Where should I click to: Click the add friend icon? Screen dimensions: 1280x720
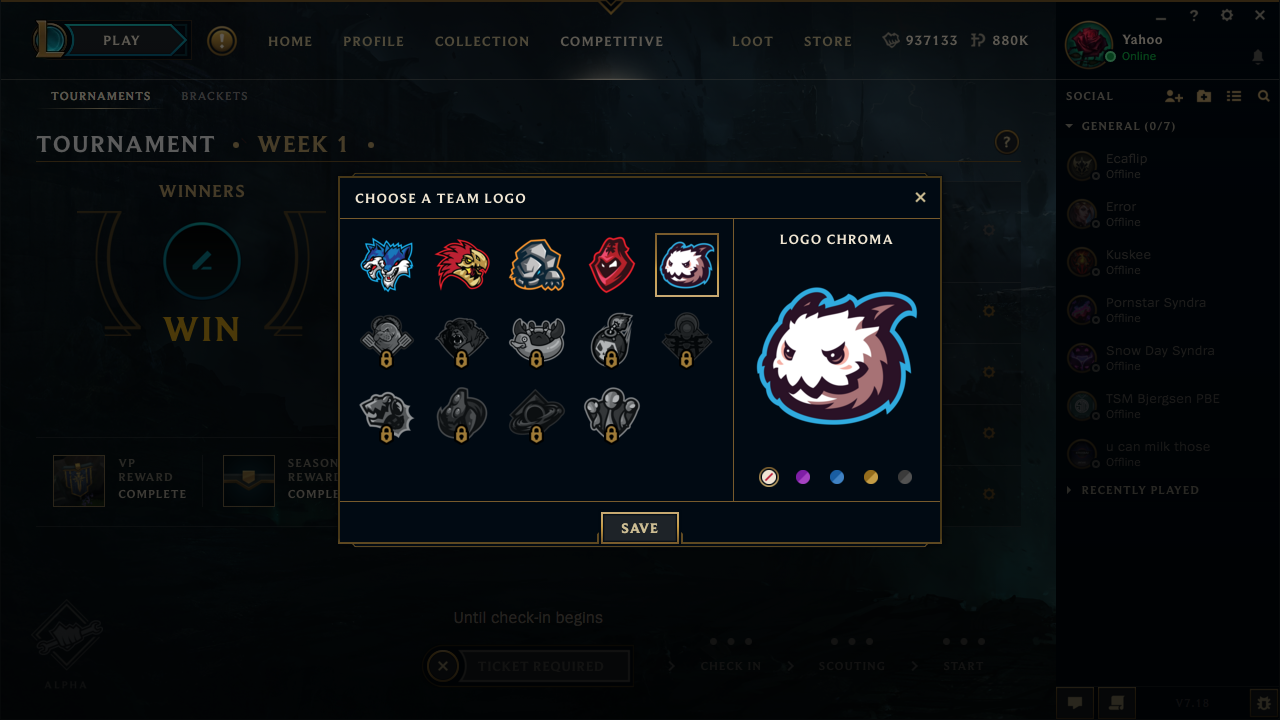coord(1174,96)
